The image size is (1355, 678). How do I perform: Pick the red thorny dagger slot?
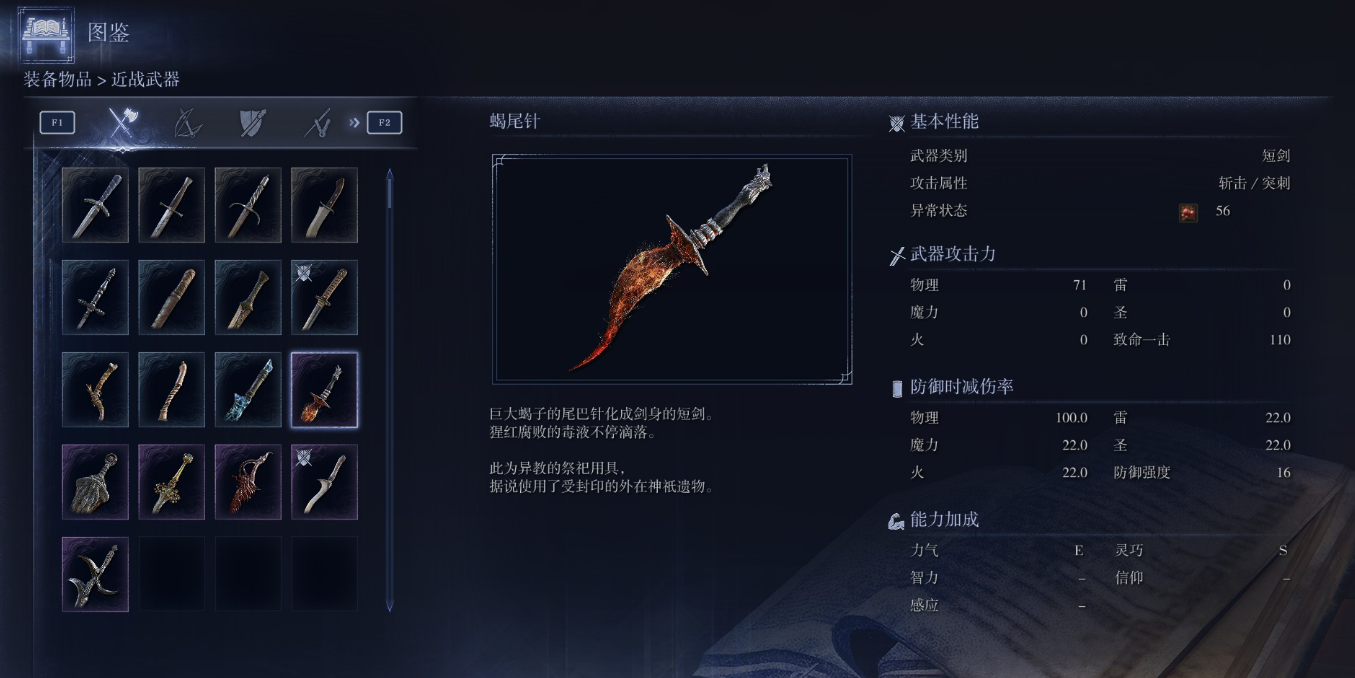[248, 482]
